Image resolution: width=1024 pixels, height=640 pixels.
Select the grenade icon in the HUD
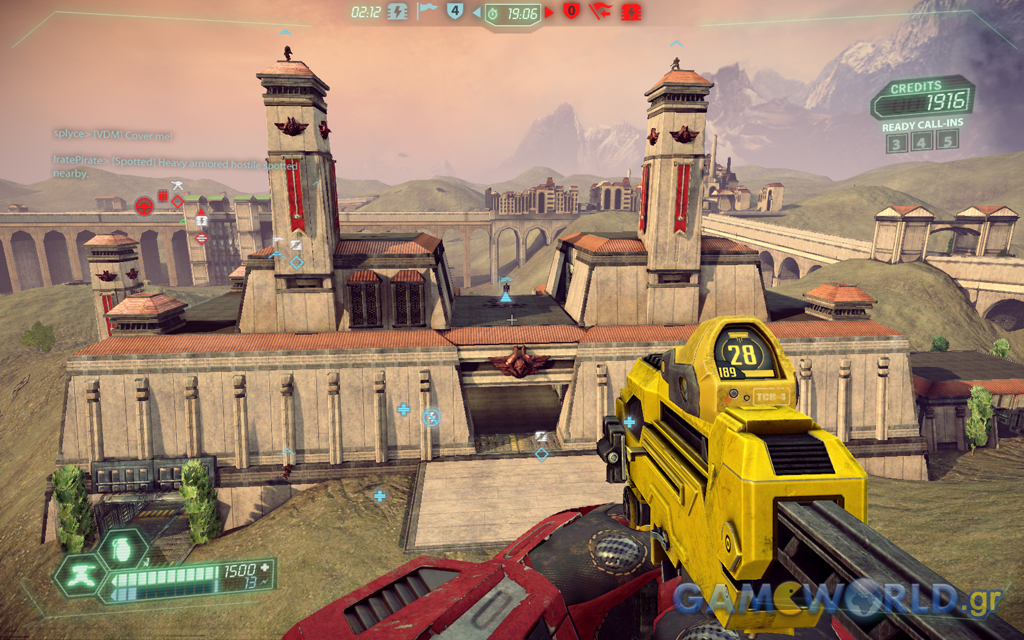(x=124, y=548)
